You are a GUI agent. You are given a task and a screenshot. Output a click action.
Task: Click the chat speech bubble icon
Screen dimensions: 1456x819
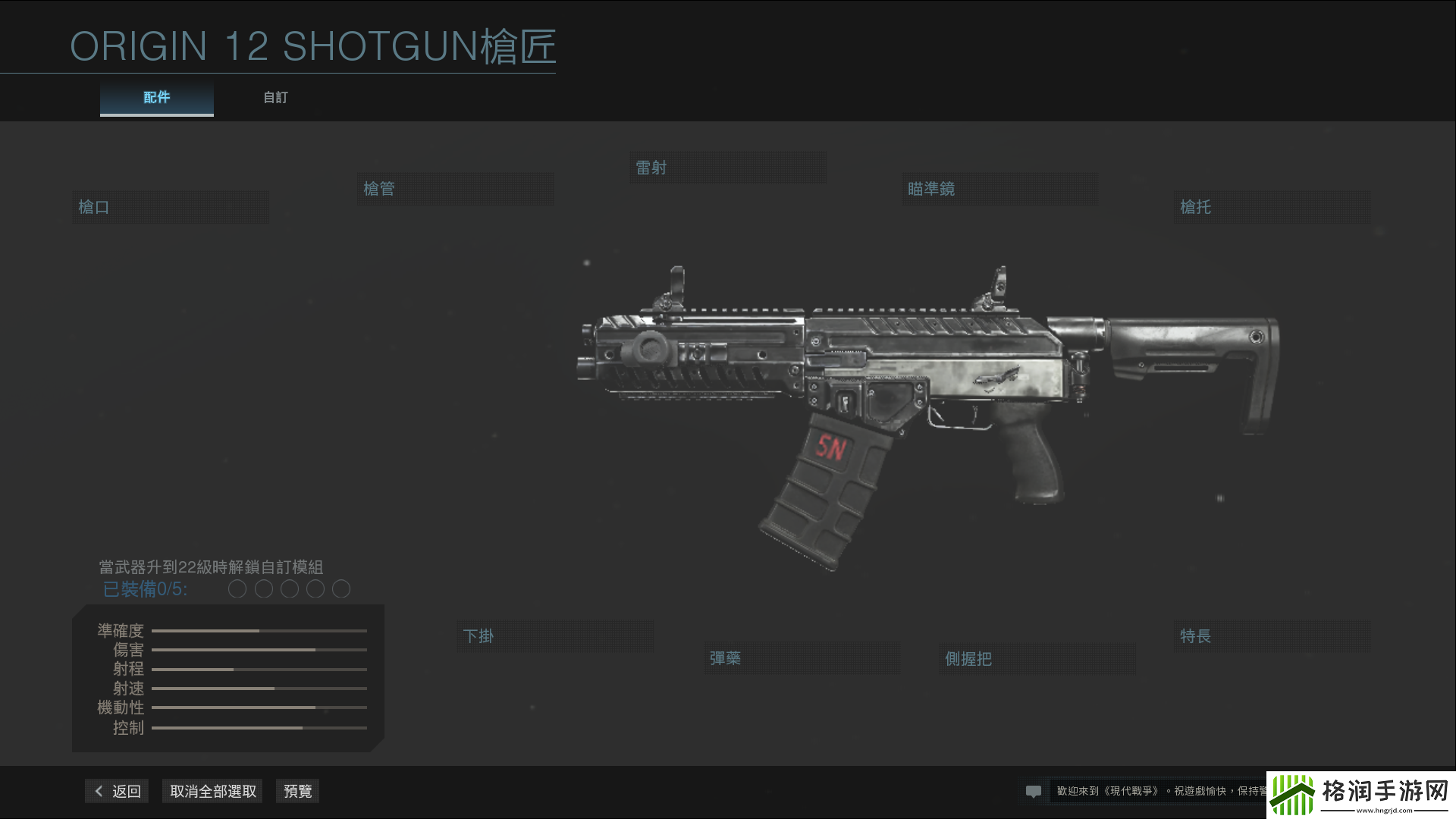tap(1034, 791)
